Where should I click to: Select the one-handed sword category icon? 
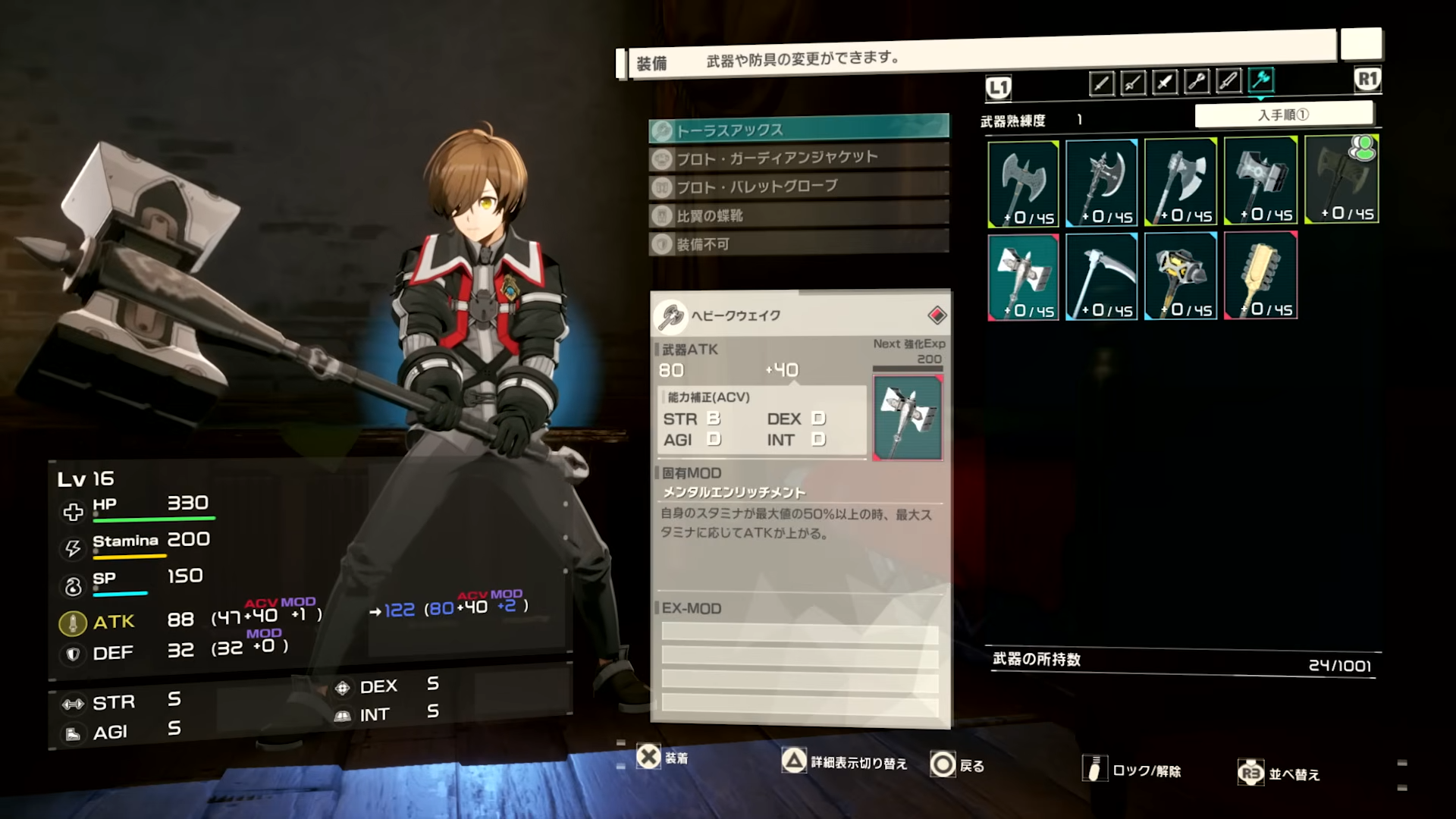(x=1102, y=83)
